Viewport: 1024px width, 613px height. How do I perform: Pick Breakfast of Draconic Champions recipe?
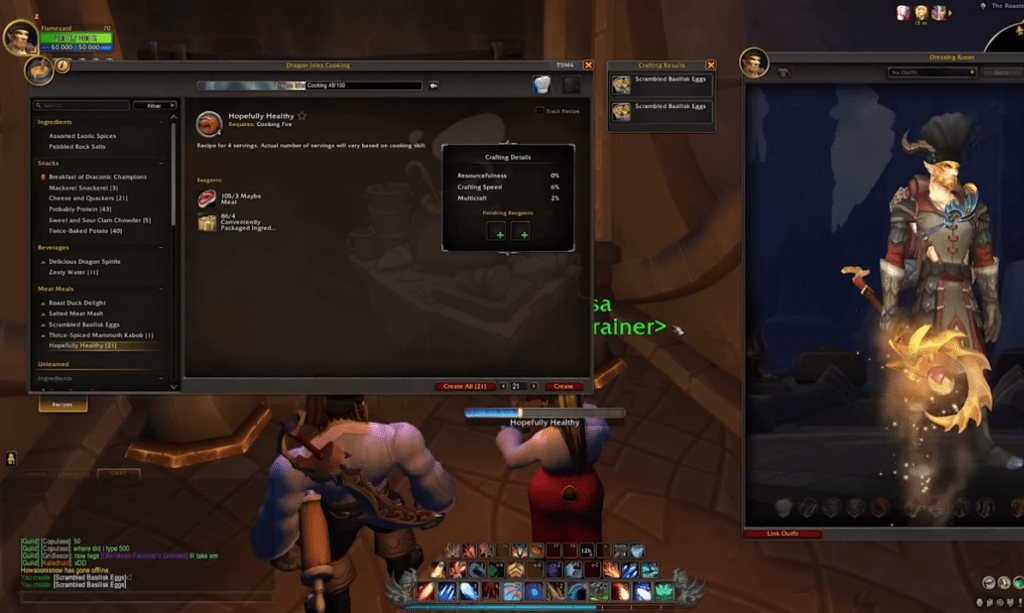coord(97,177)
